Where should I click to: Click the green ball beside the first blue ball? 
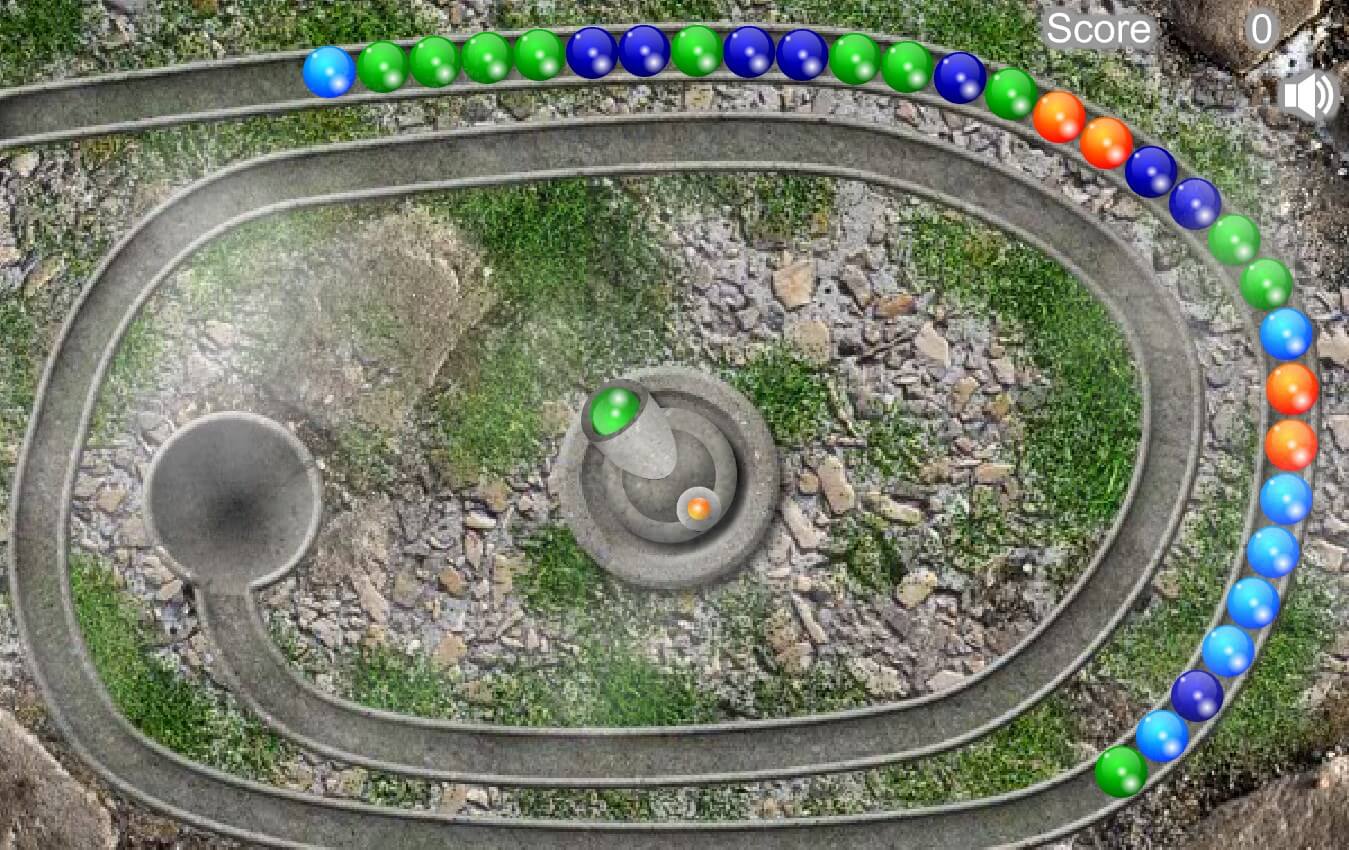pos(383,66)
